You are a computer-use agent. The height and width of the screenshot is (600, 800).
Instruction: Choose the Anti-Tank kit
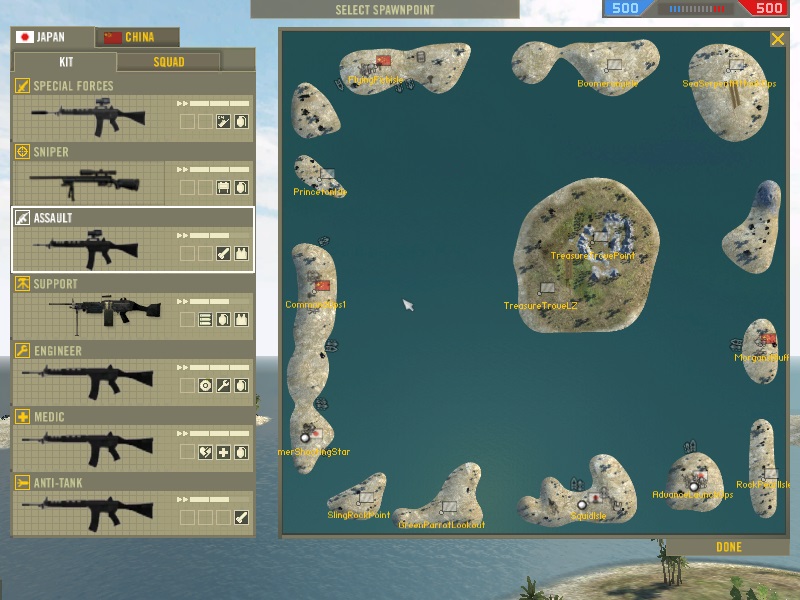[132, 505]
